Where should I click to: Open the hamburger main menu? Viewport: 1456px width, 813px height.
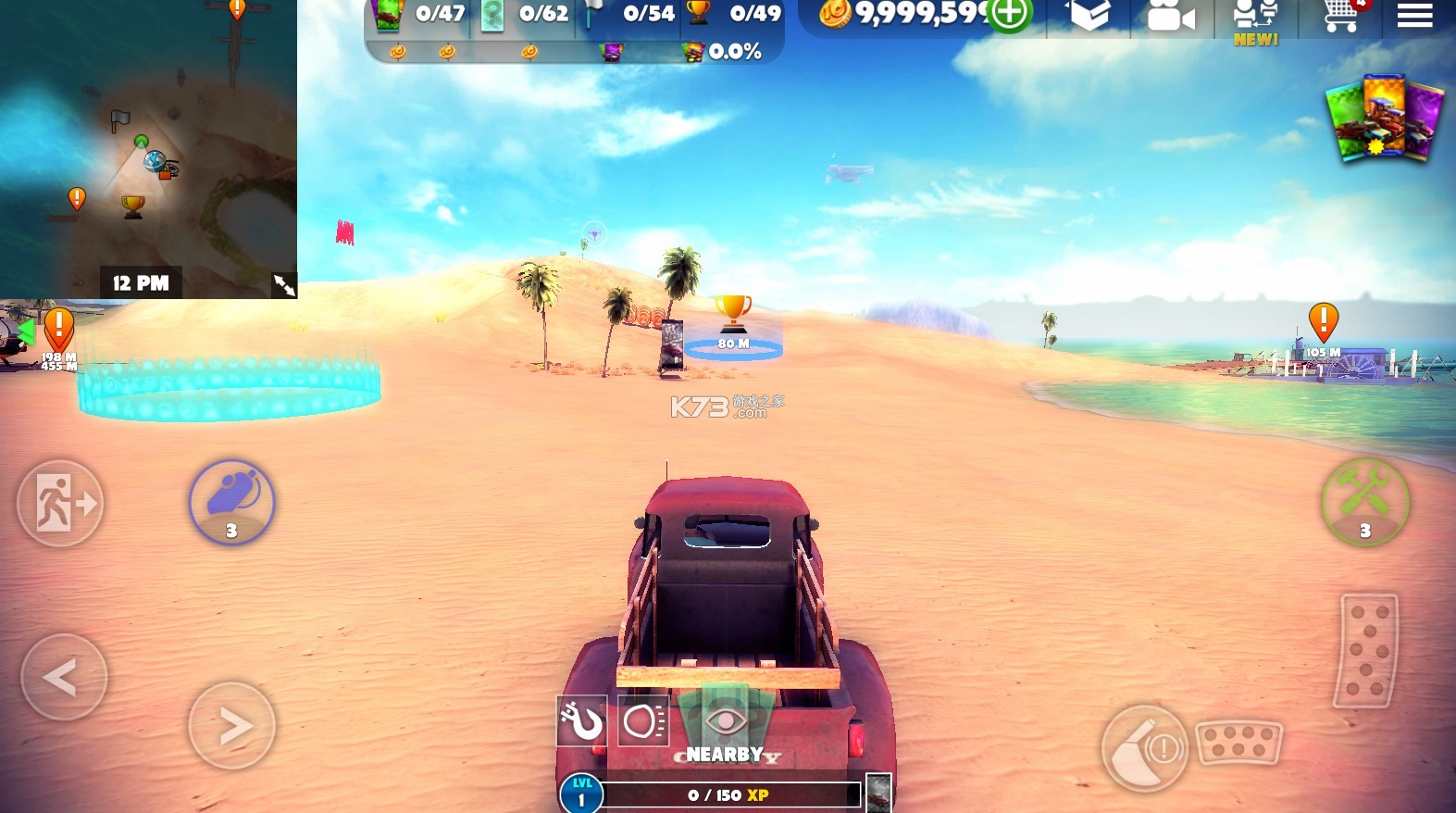pos(1414,16)
